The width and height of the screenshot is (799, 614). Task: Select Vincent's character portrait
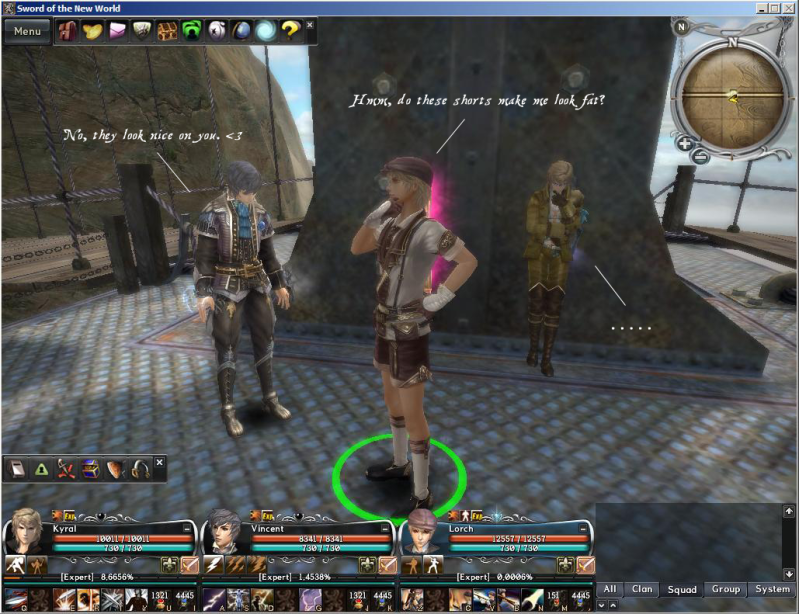tap(223, 533)
